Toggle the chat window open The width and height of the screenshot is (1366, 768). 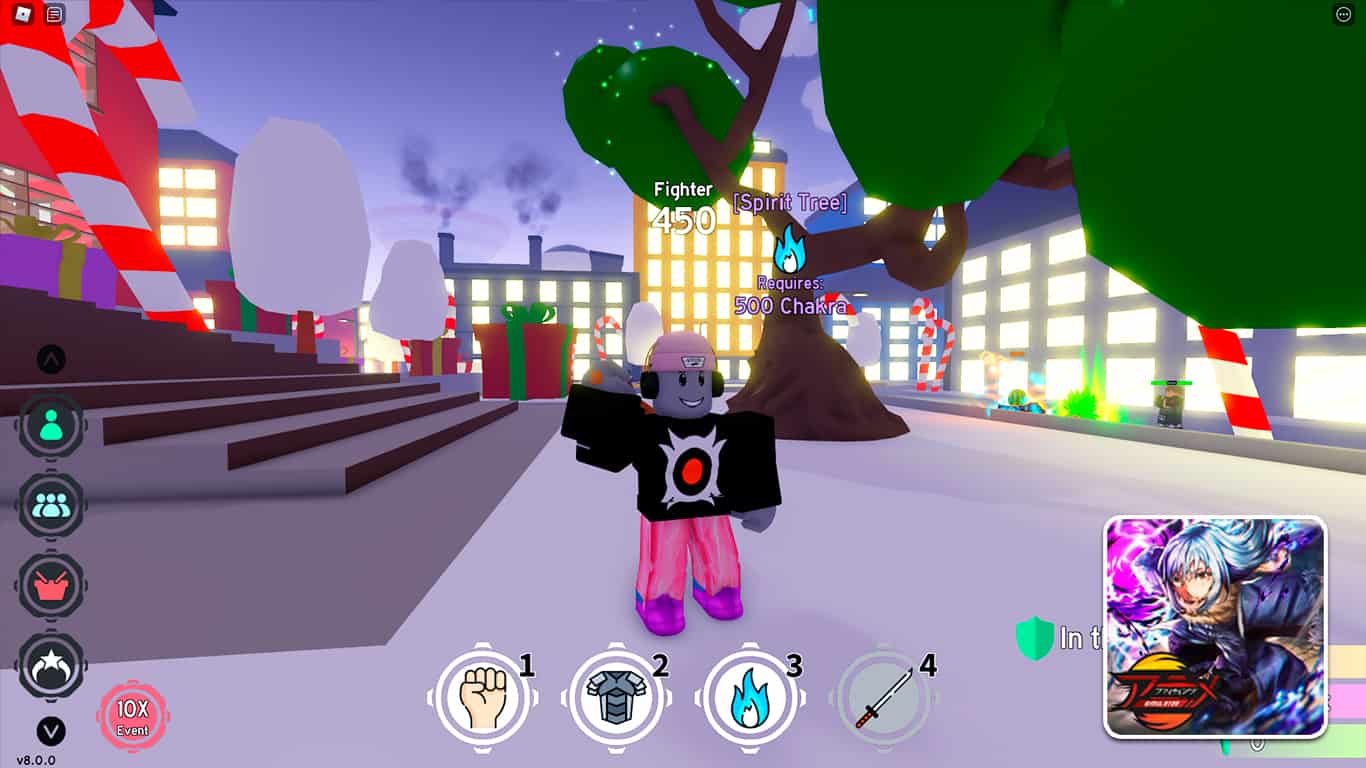pyautogui.click(x=54, y=13)
